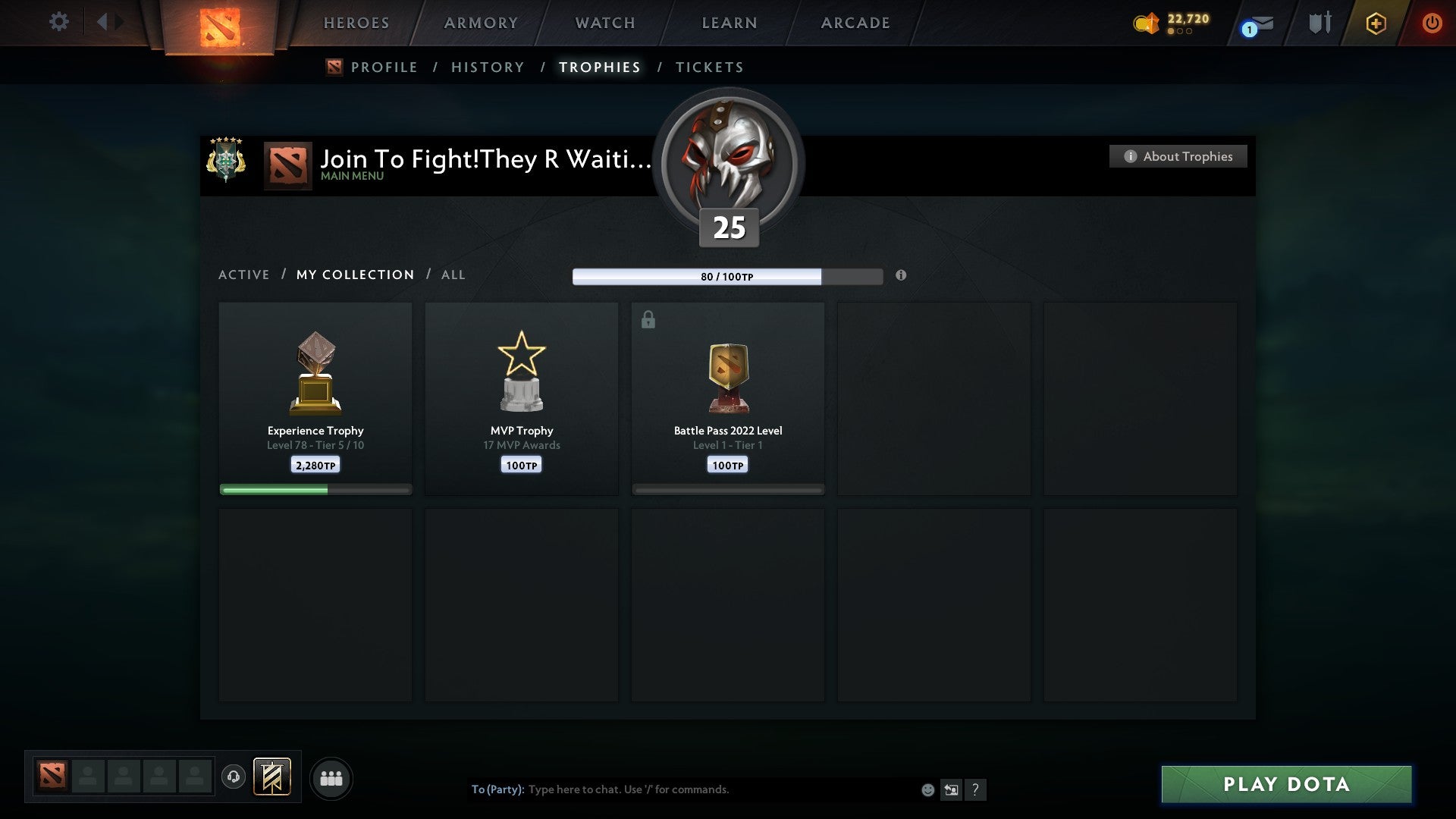Open settings with the gear icon
Screen dimensions: 1456x819
[x=59, y=22]
